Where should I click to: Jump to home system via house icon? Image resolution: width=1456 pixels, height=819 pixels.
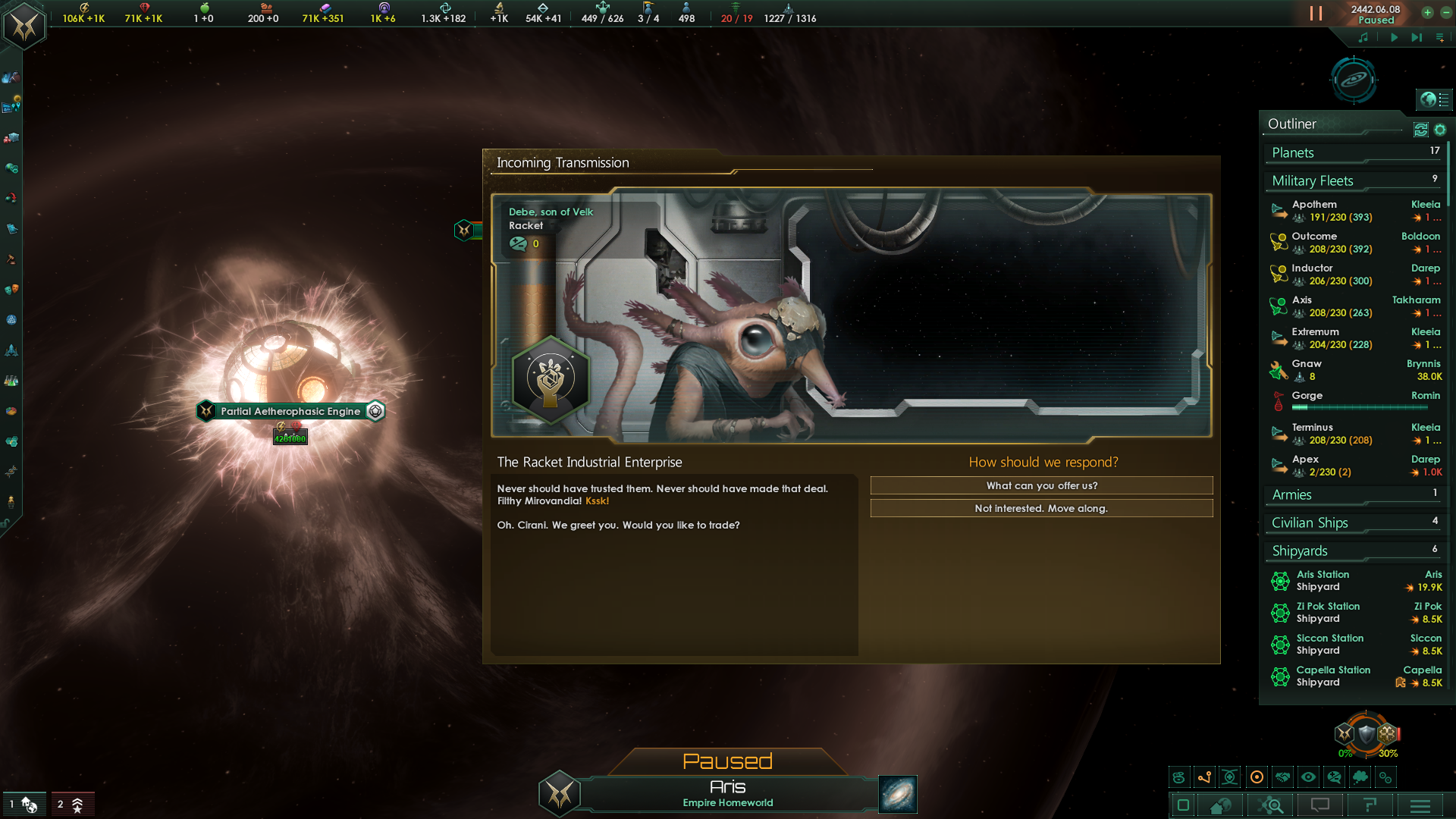point(1219,805)
